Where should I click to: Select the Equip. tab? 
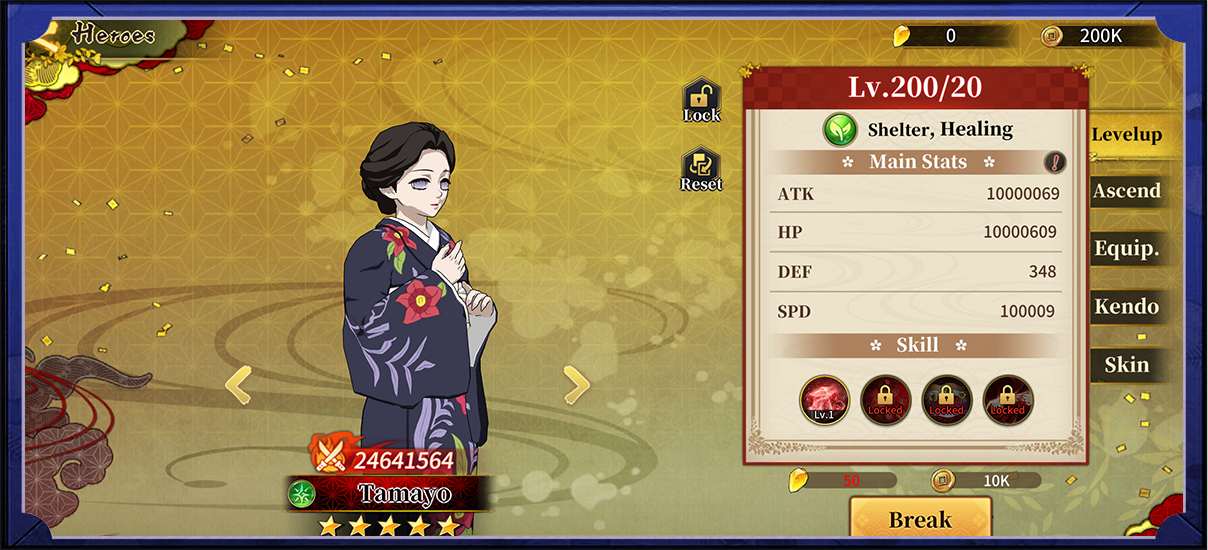point(1126,250)
